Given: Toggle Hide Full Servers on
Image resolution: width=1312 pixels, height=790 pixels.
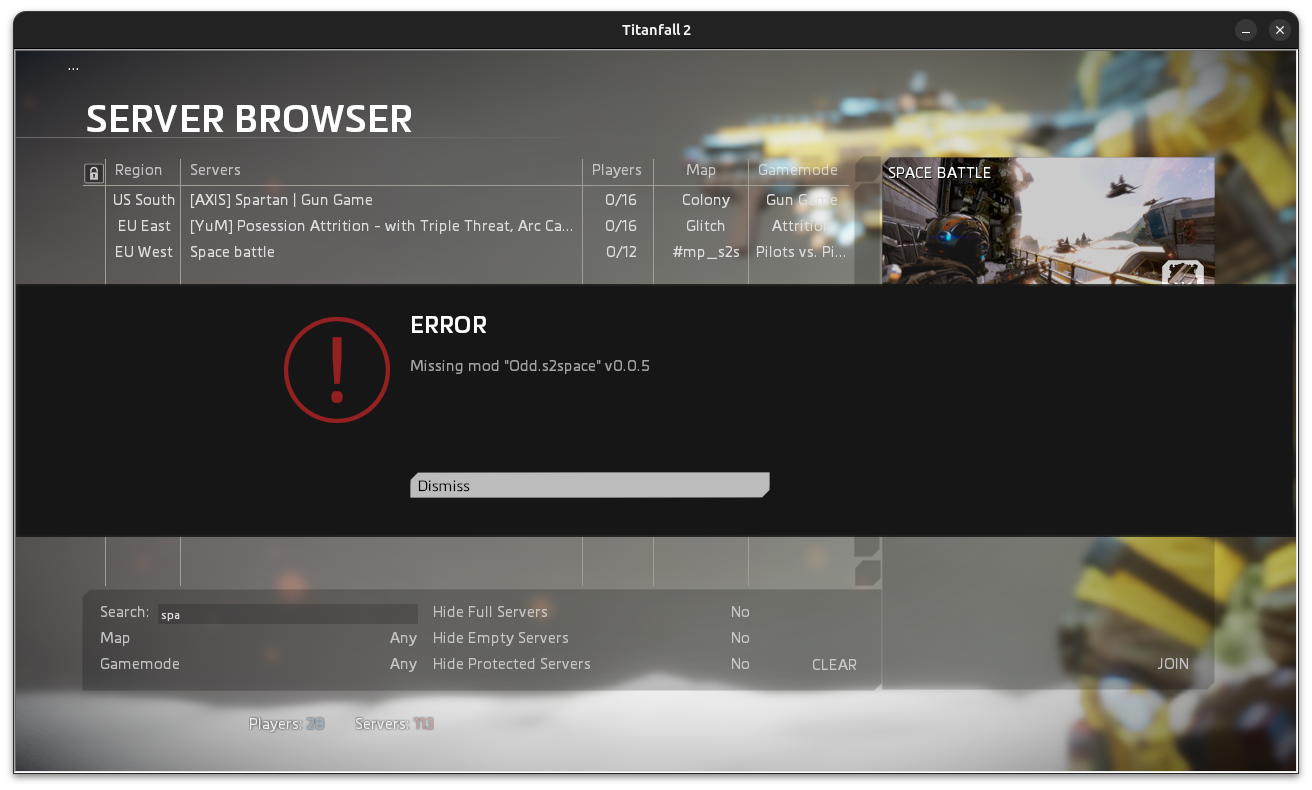Looking at the screenshot, I should pos(739,611).
